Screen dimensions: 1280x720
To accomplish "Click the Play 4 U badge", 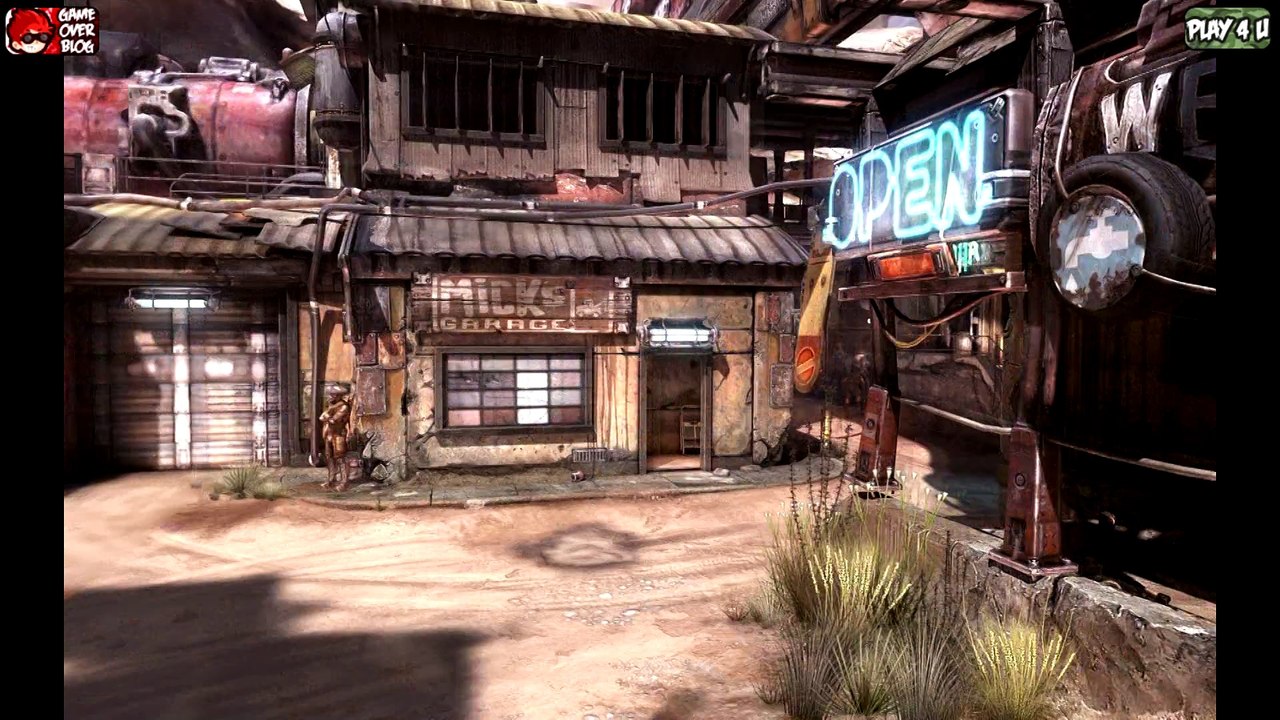I will click(x=1227, y=29).
